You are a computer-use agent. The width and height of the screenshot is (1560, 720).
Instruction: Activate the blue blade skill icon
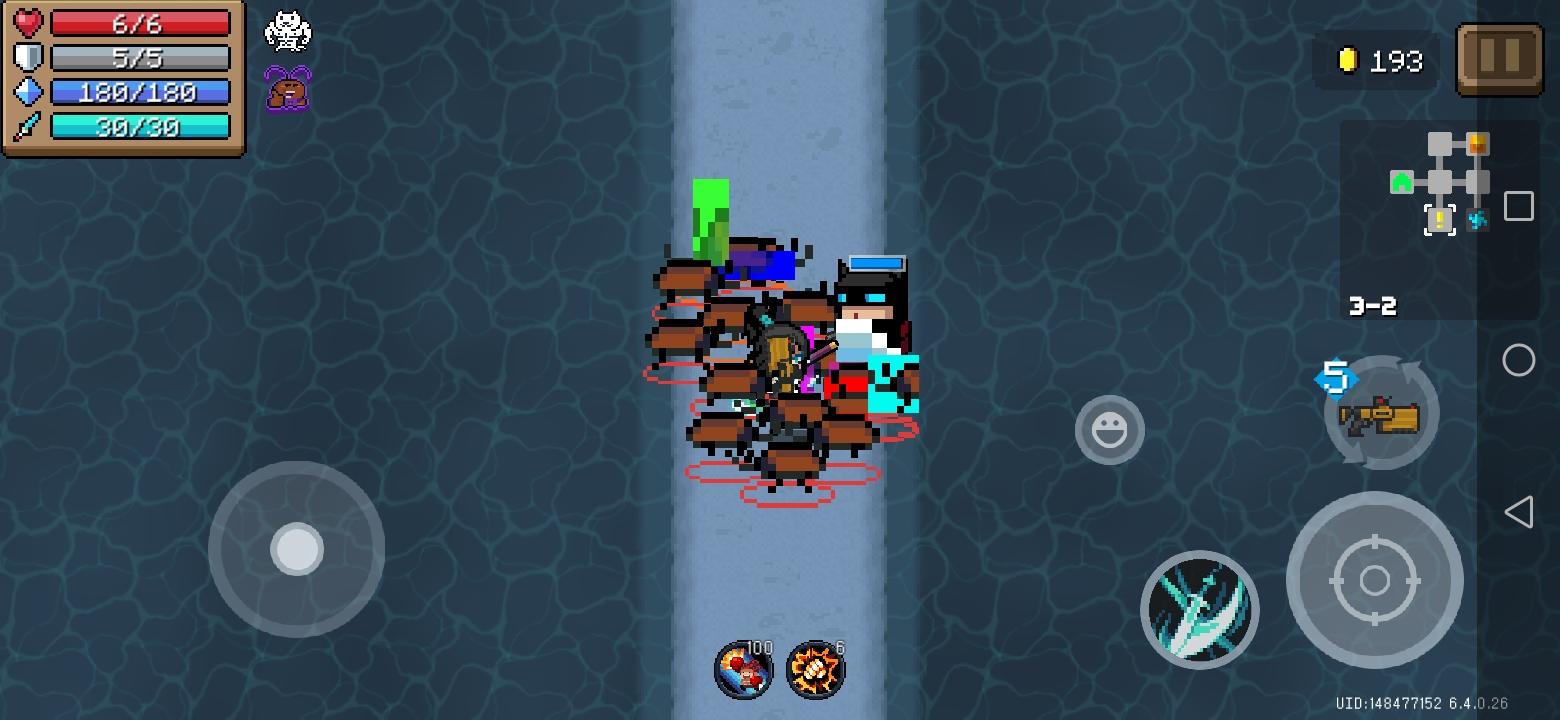point(1199,610)
